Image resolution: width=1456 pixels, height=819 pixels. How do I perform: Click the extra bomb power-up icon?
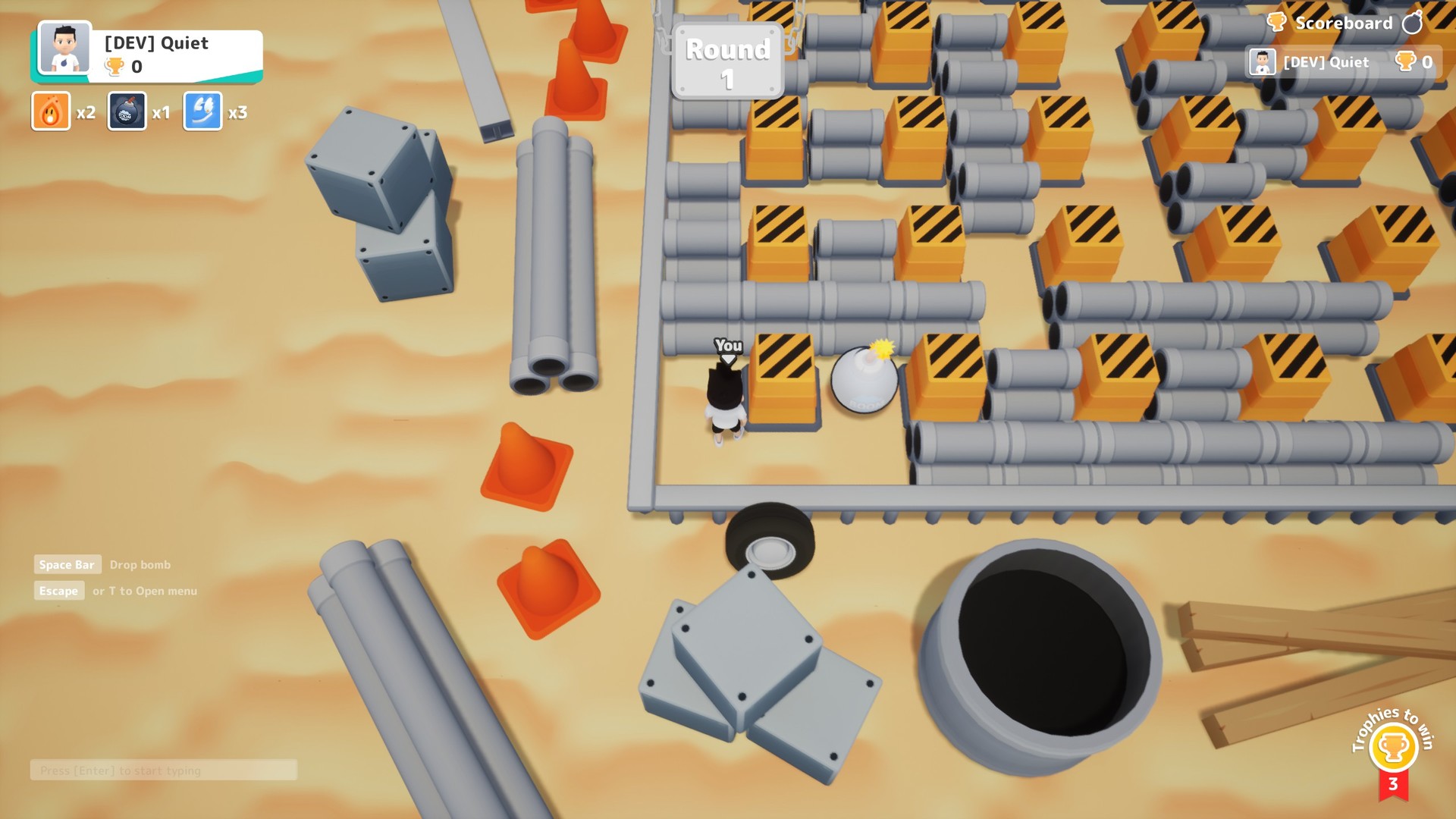coord(126,111)
